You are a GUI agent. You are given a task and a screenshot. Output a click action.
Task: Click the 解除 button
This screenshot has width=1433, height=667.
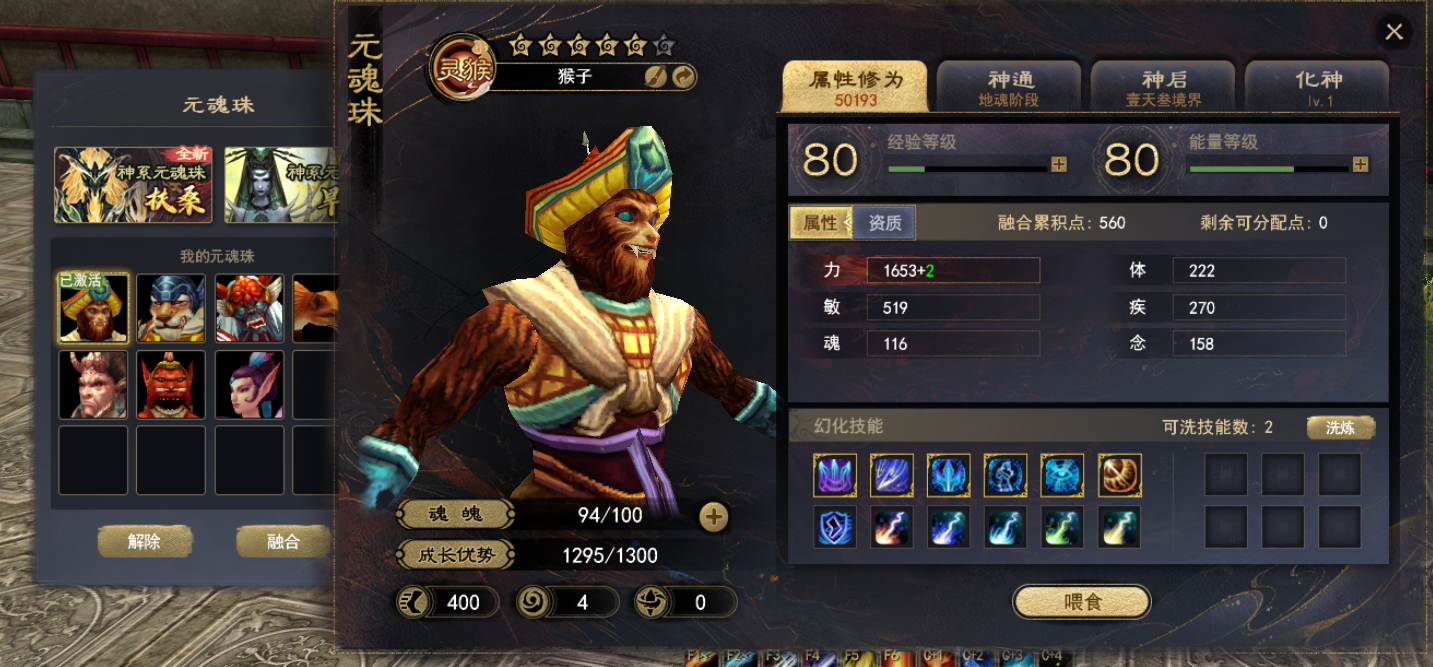[x=144, y=542]
